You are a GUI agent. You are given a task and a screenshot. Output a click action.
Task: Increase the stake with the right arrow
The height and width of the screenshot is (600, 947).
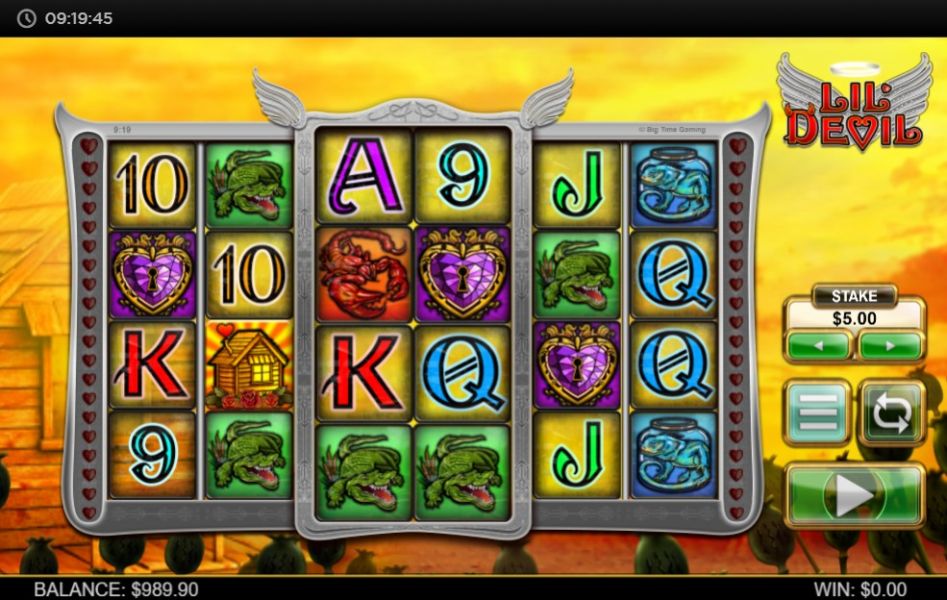[890, 346]
